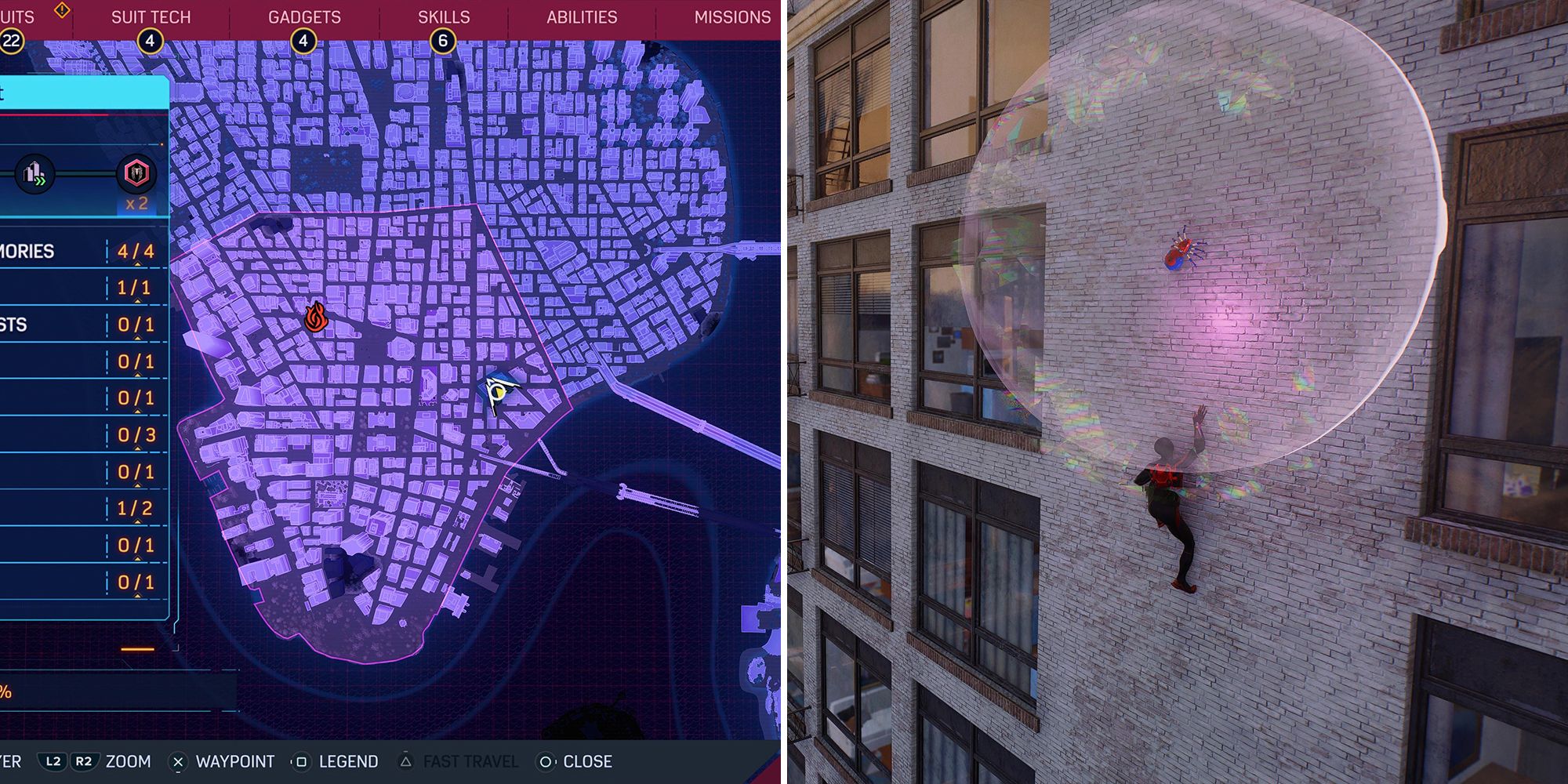This screenshot has height=784, width=1568.
Task: Open the SKILLS tab
Action: coord(444,16)
